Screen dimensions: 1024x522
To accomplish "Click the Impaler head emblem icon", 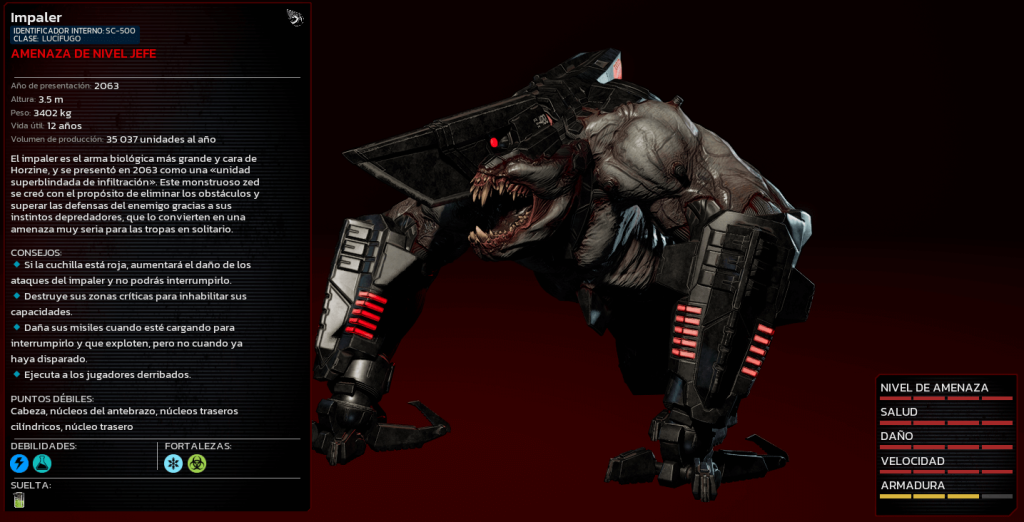I will (x=294, y=17).
